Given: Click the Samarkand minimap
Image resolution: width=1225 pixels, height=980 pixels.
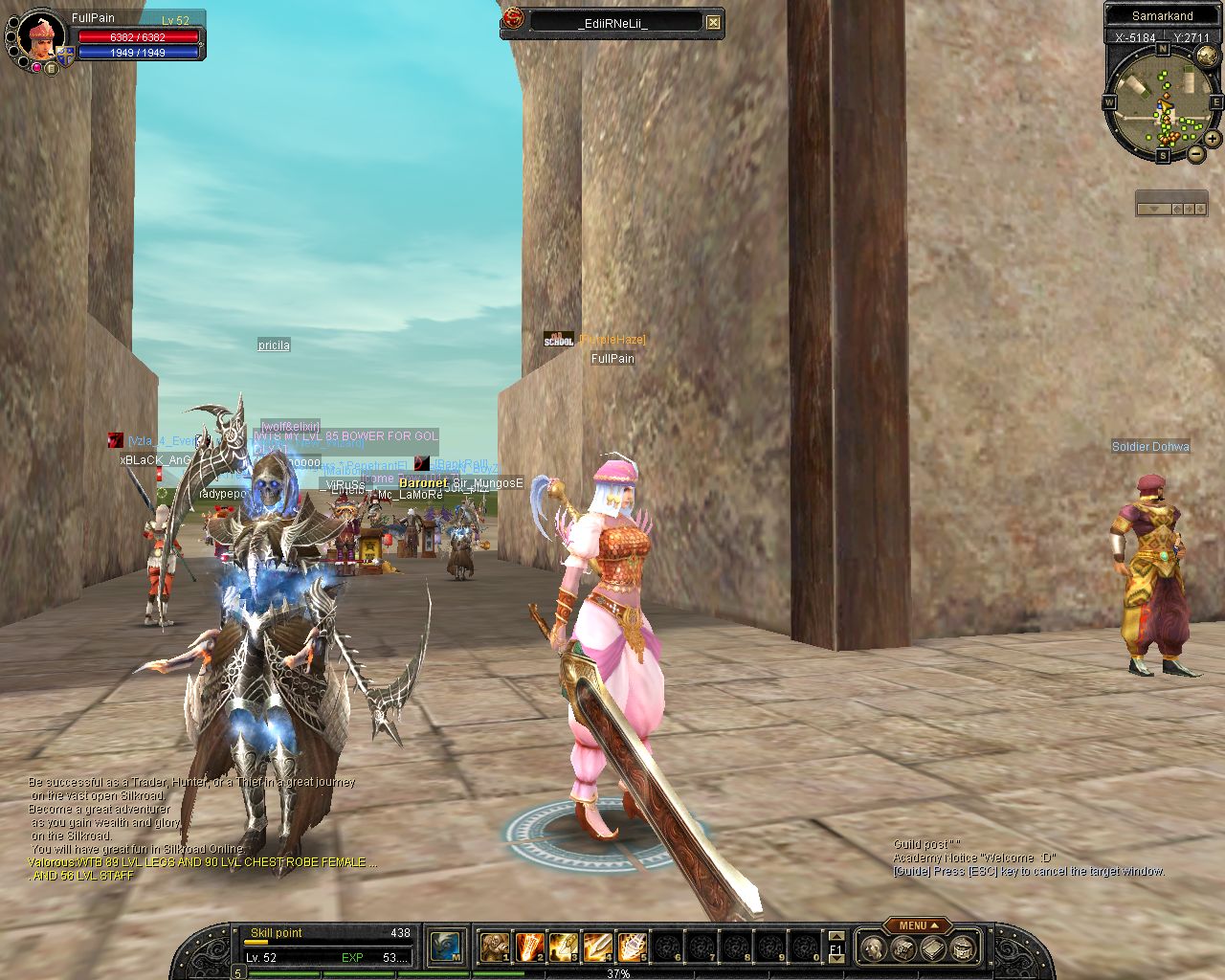Looking at the screenshot, I should [x=1162, y=100].
